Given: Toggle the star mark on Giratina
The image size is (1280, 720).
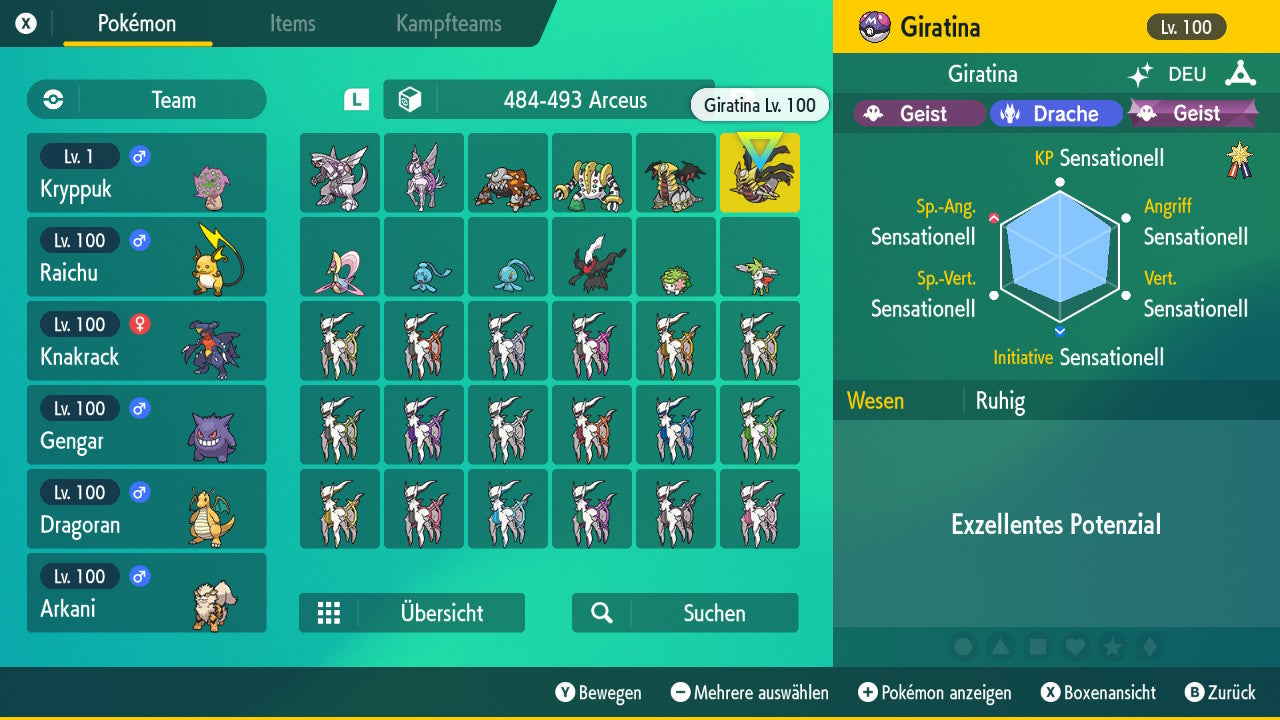Looking at the screenshot, I should tap(1113, 647).
